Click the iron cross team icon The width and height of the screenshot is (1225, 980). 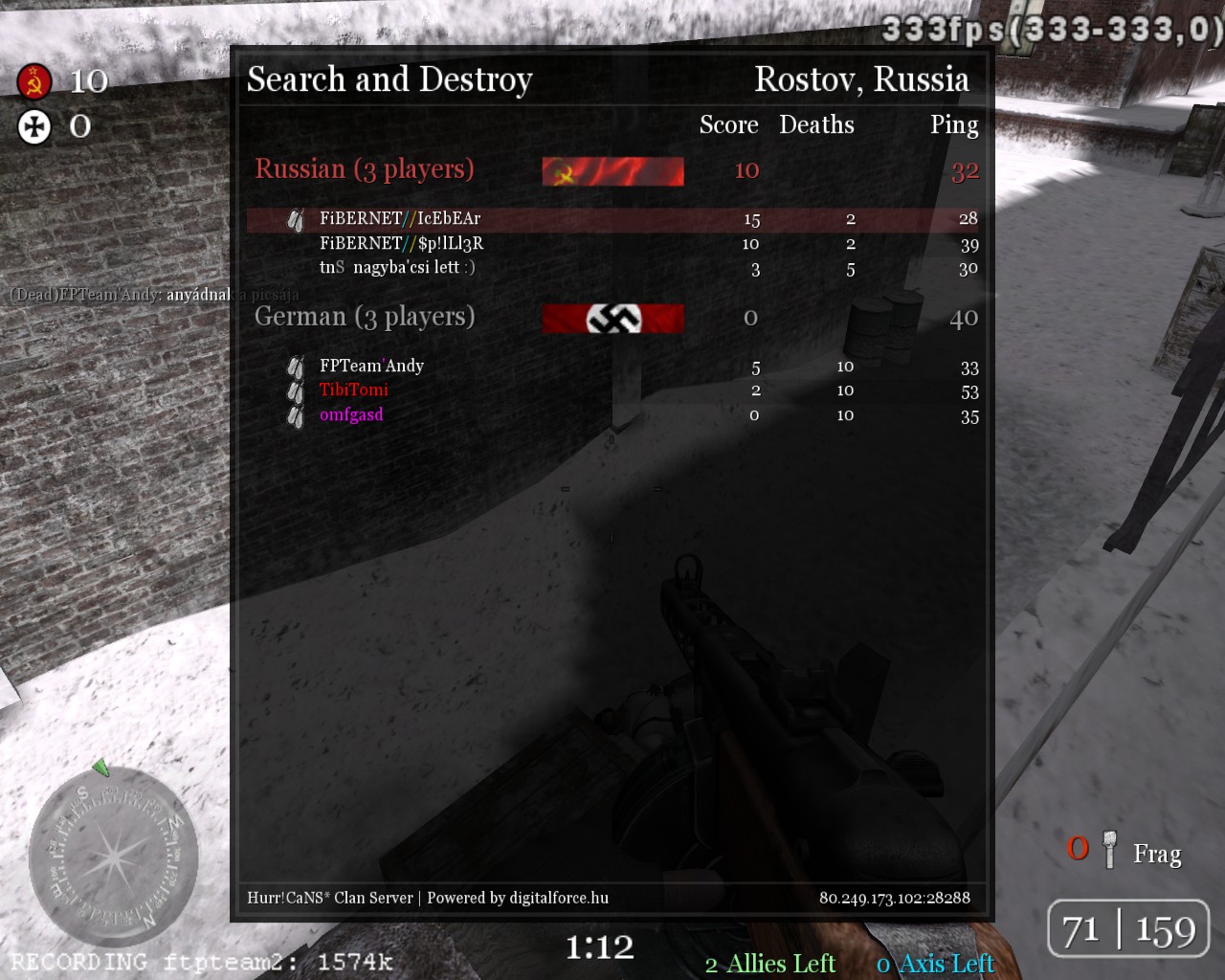point(34,126)
